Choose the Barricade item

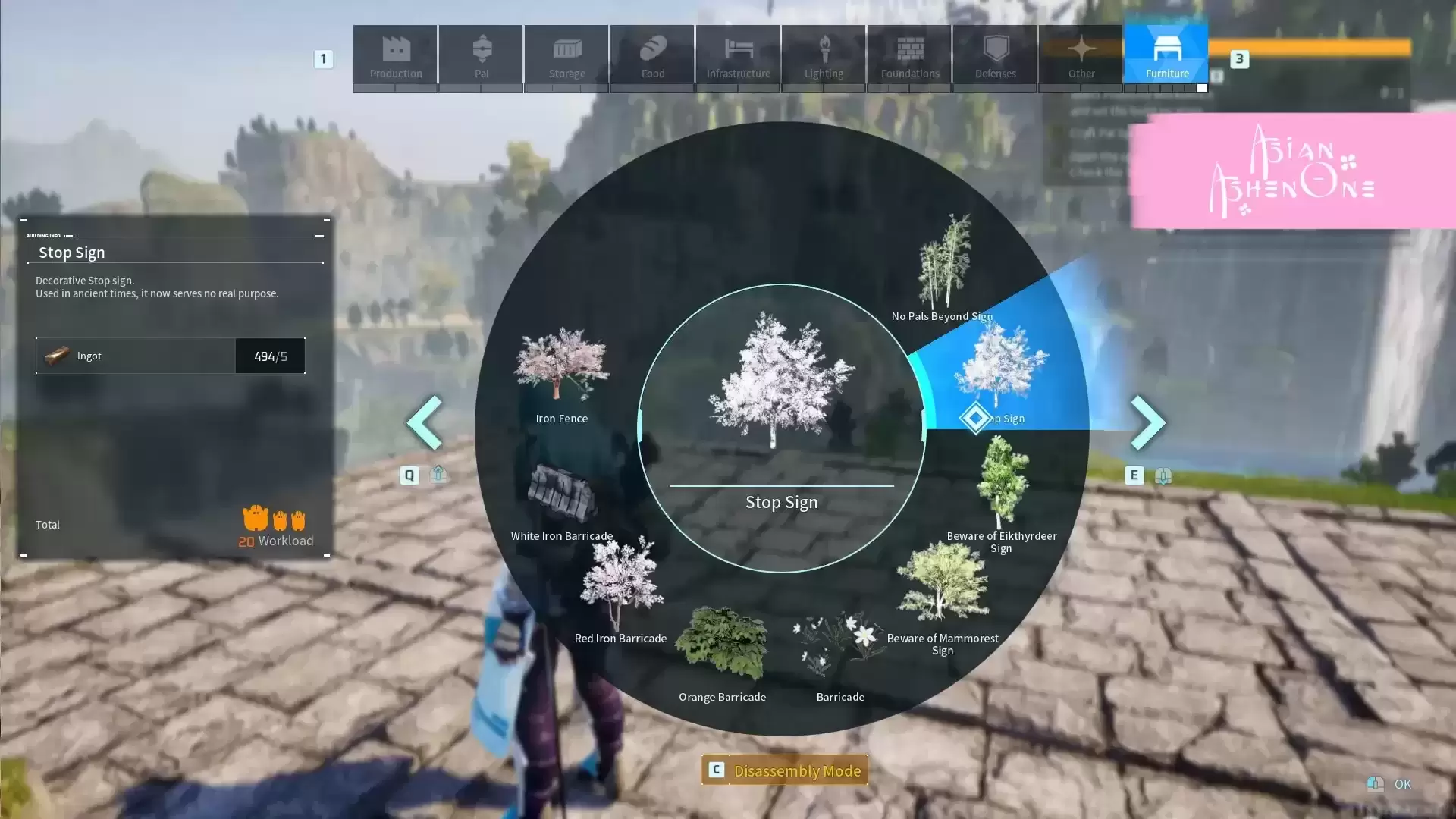840,652
